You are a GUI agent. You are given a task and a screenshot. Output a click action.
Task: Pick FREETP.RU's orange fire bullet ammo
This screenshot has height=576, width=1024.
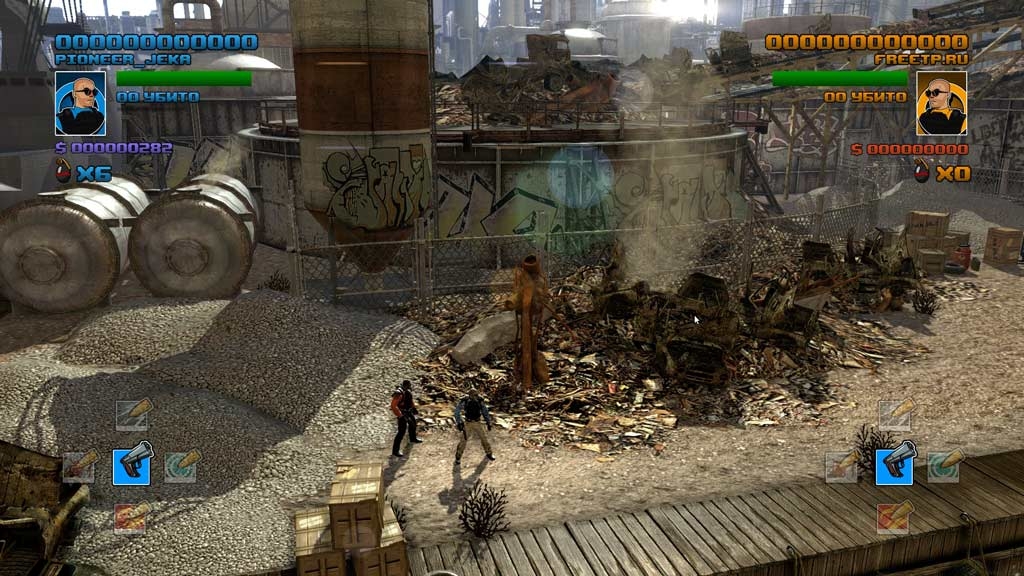tap(894, 517)
